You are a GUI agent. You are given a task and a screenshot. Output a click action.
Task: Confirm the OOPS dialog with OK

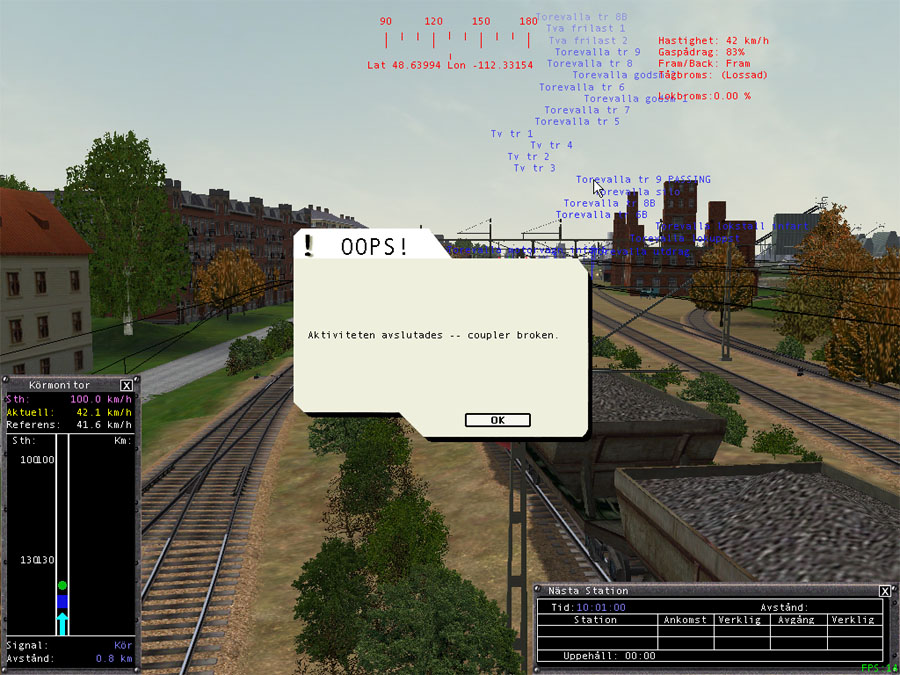coord(497,420)
